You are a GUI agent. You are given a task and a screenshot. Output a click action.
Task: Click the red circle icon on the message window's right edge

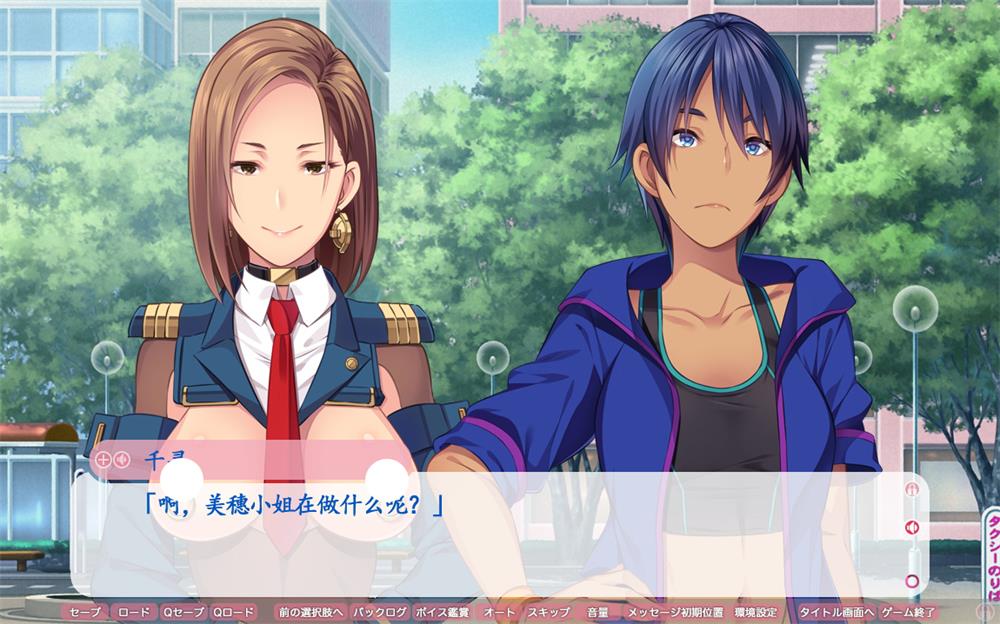click(911, 580)
